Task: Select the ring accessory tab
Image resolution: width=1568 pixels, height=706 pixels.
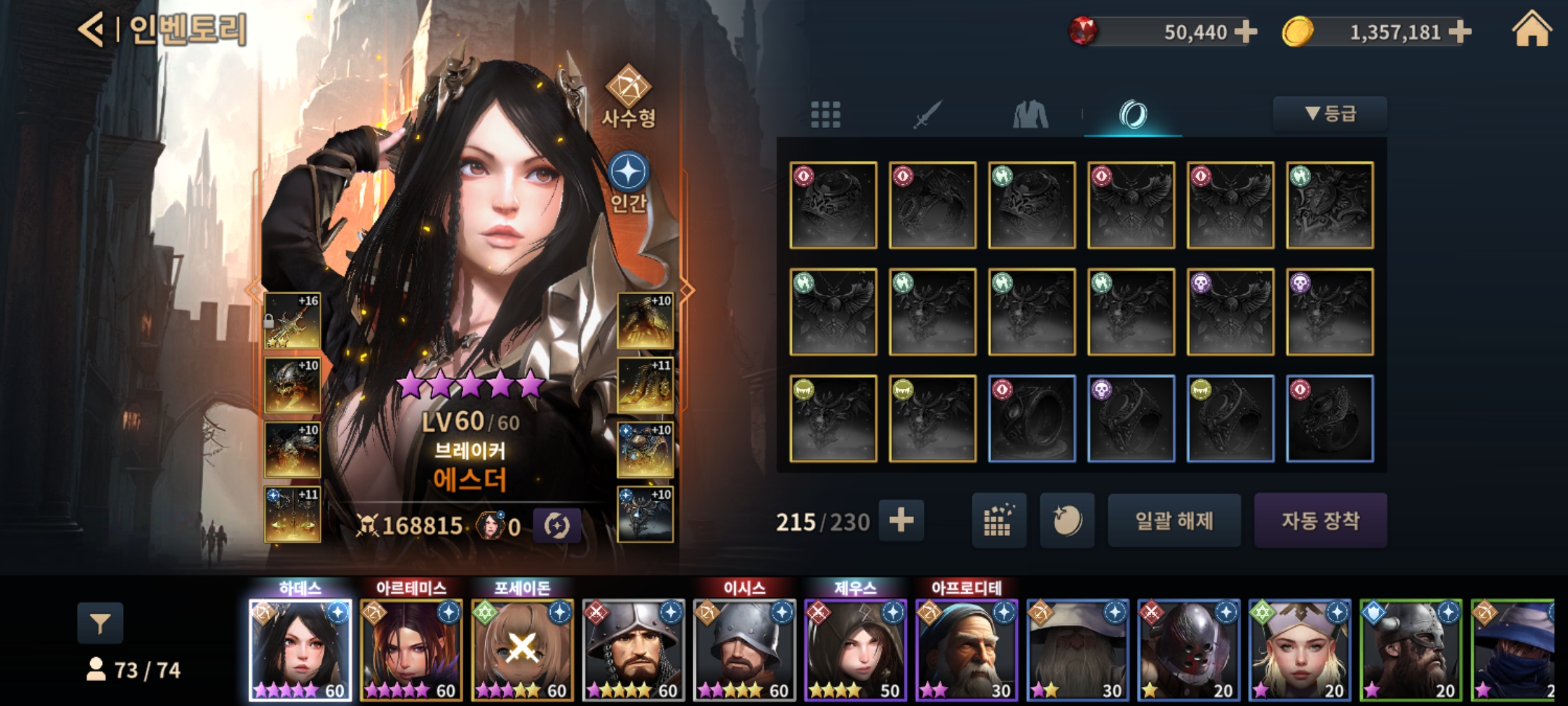Action: click(1133, 115)
